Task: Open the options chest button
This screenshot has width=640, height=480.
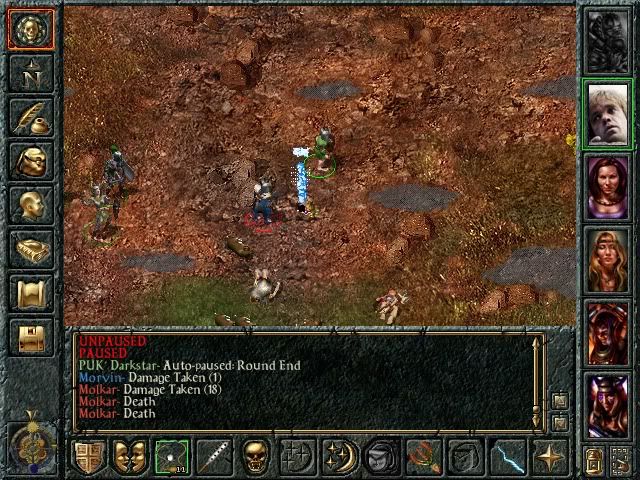Action: point(31,337)
